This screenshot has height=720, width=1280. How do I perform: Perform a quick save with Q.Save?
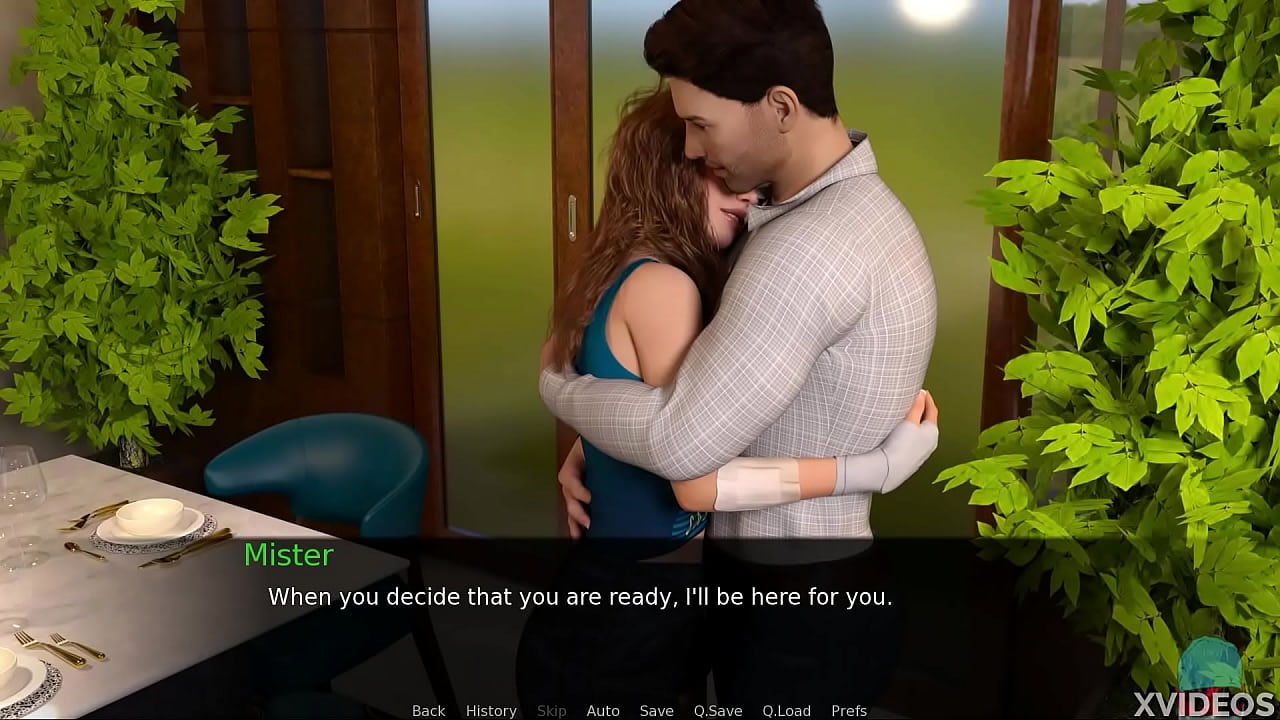pyautogui.click(x=718, y=710)
